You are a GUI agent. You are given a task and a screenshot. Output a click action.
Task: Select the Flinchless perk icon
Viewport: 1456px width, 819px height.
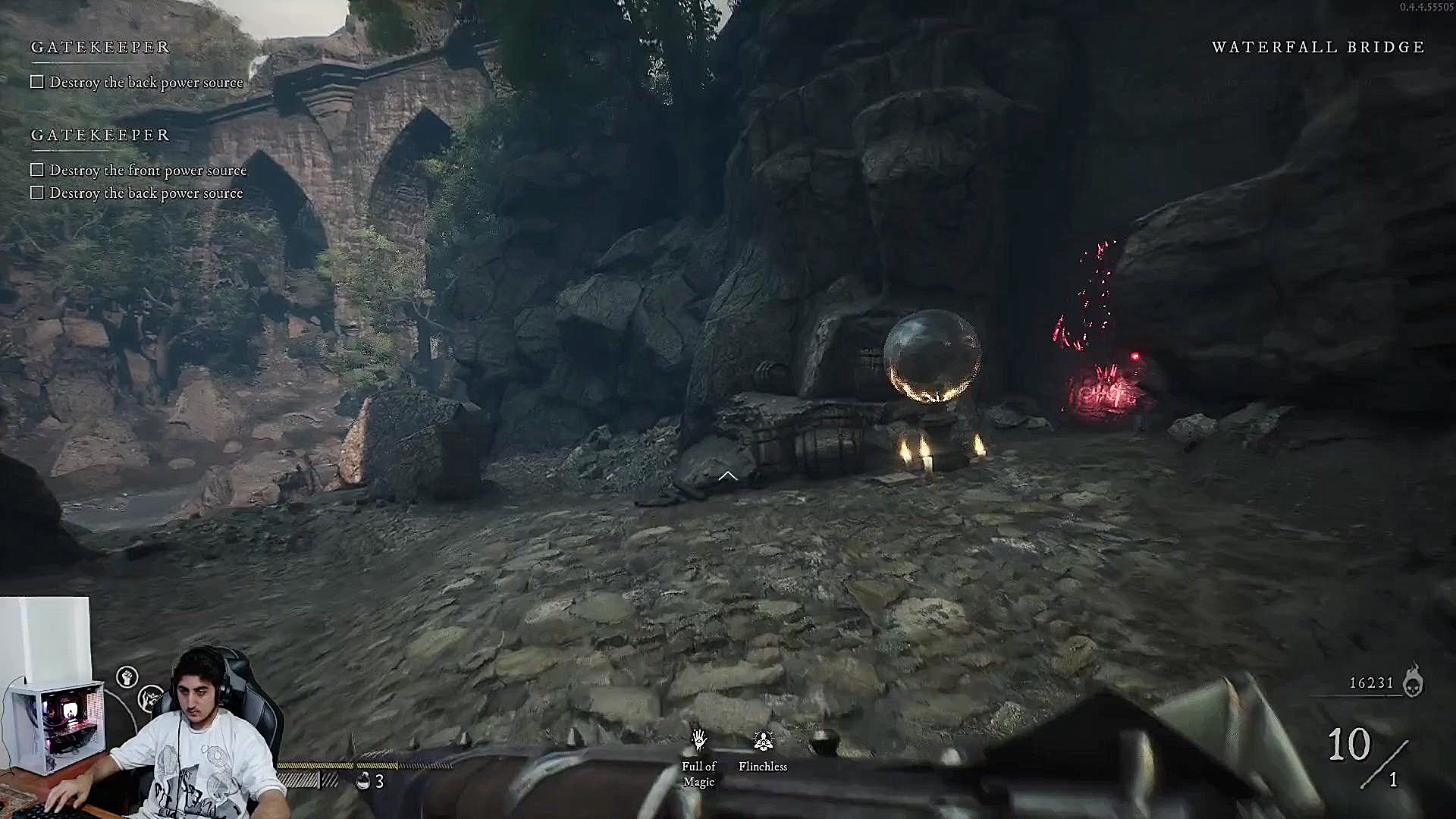[763, 740]
